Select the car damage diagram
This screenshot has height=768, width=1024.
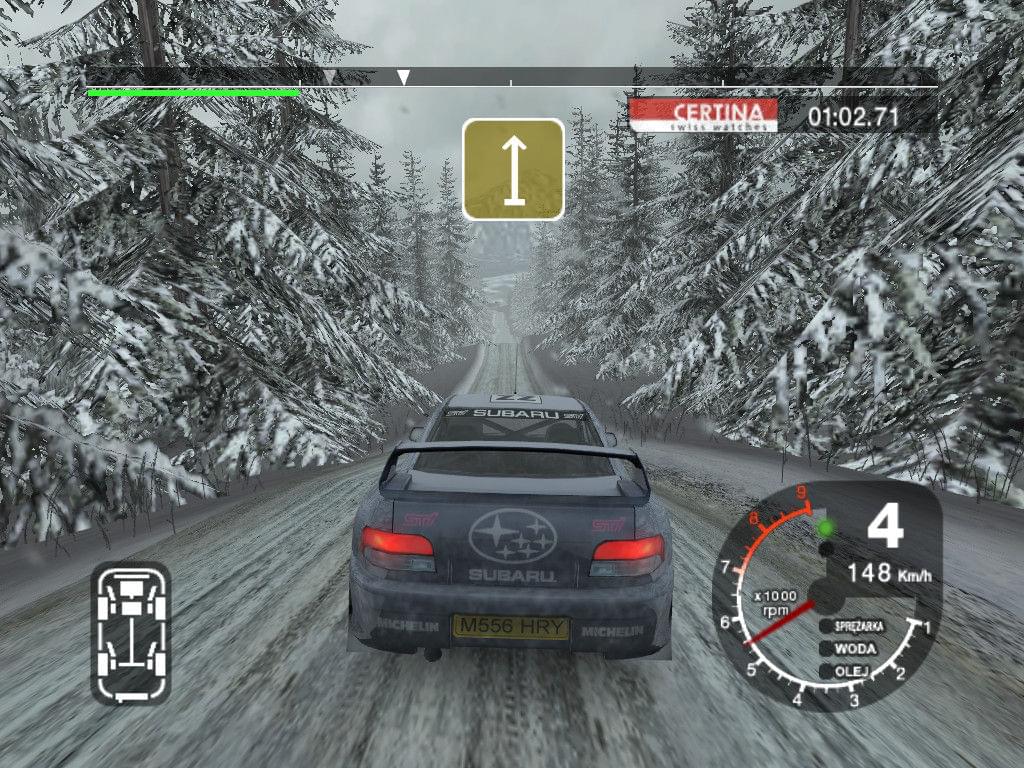[130, 631]
